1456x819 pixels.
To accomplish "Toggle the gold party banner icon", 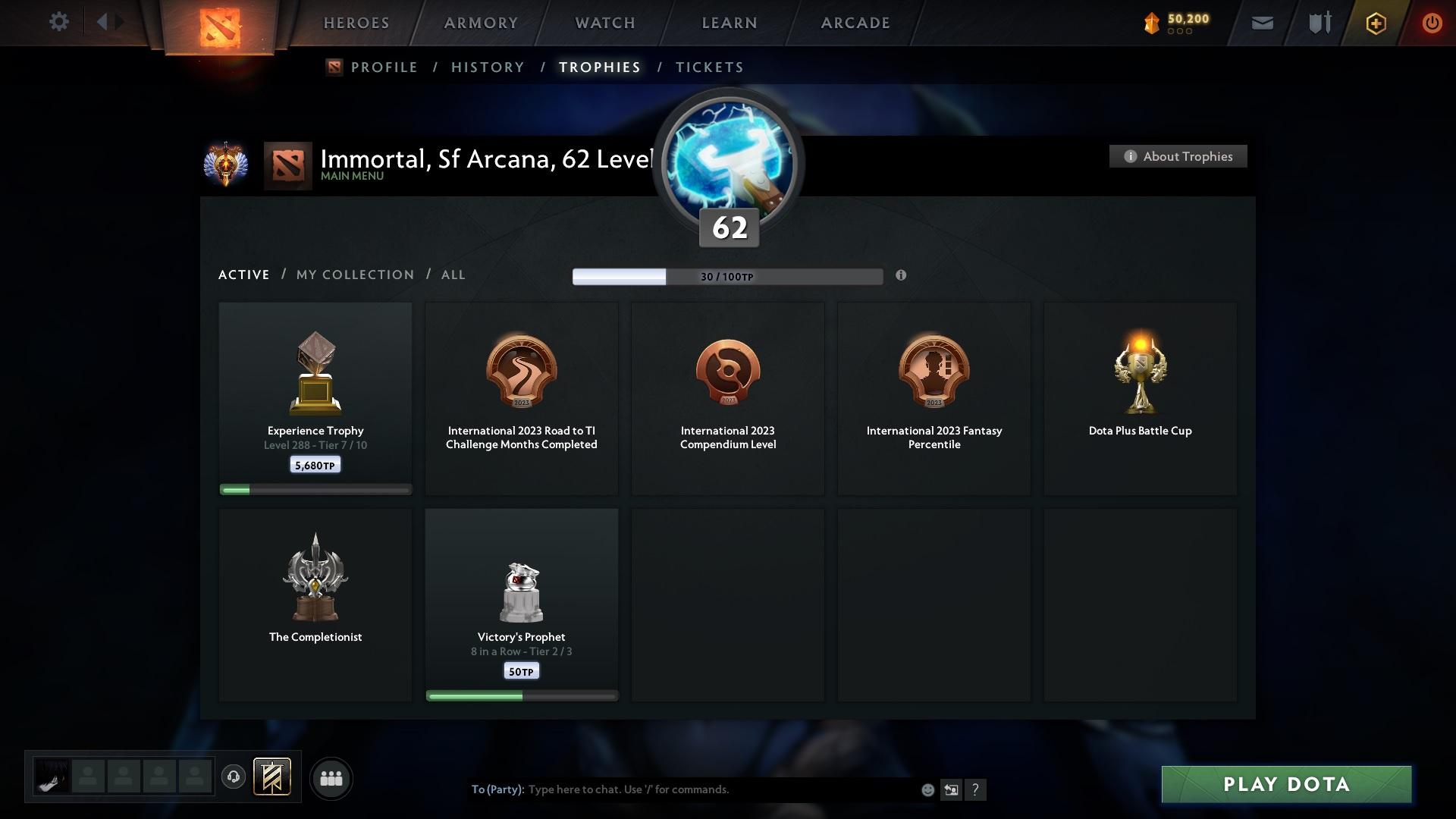I will coord(273,778).
